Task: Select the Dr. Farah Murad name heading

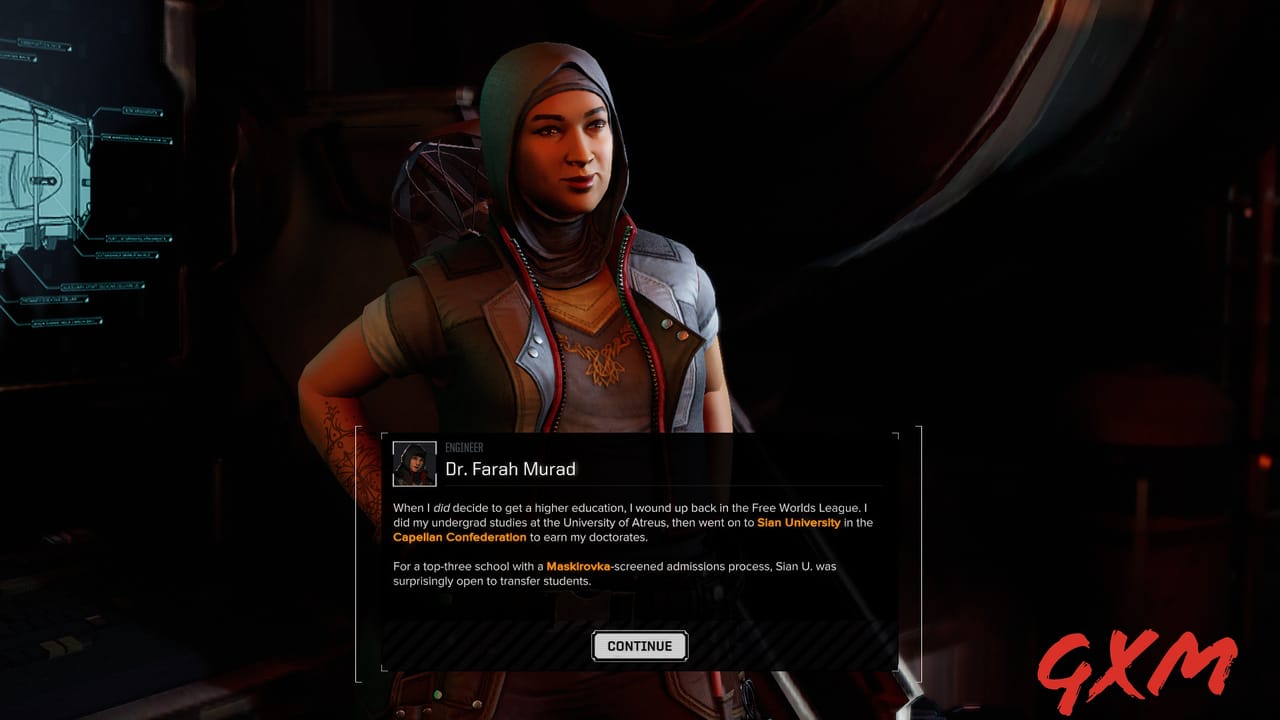Action: click(512, 468)
